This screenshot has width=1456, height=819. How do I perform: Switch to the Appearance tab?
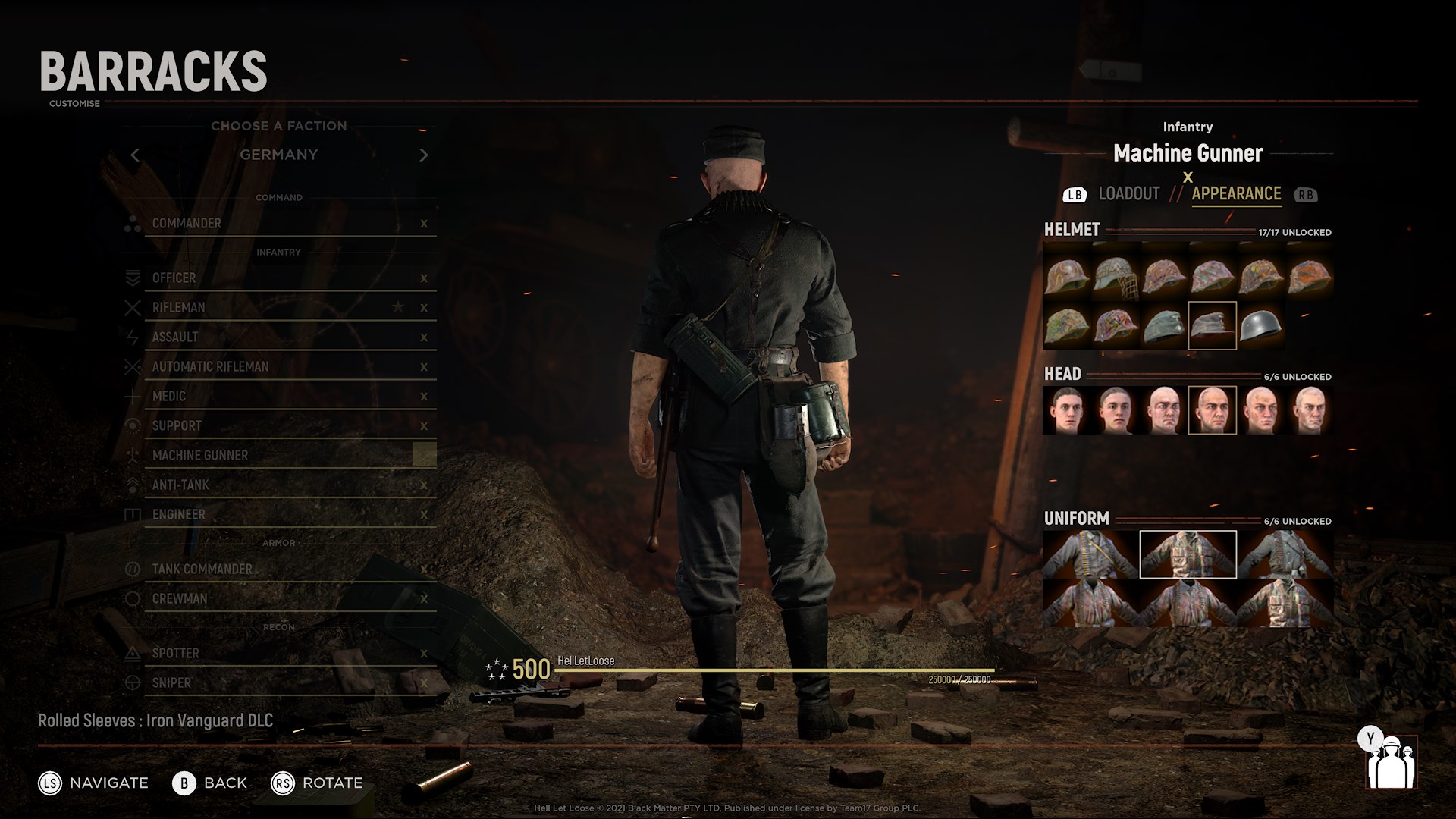click(1236, 193)
